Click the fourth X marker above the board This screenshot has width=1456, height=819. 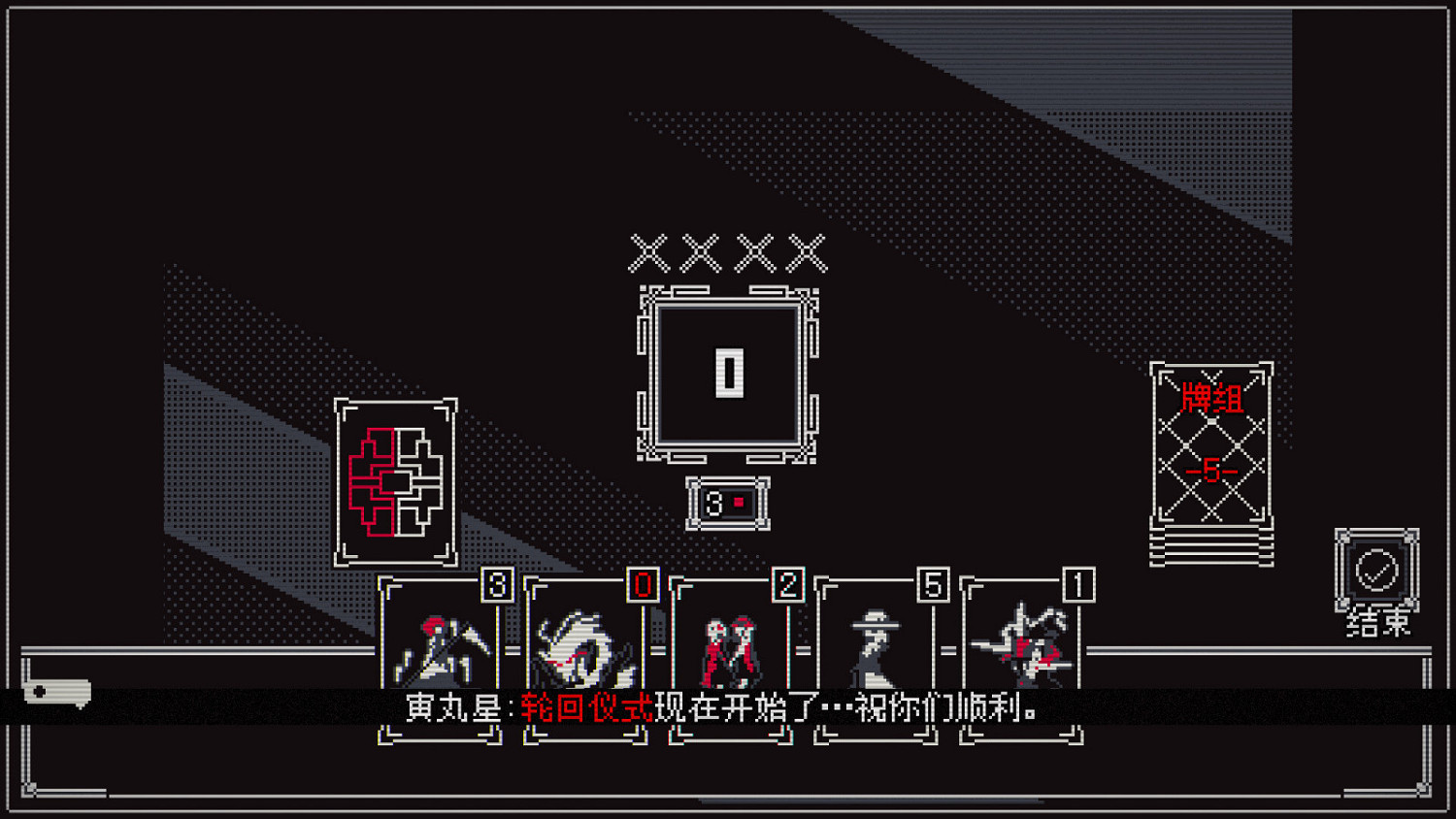[x=806, y=252]
